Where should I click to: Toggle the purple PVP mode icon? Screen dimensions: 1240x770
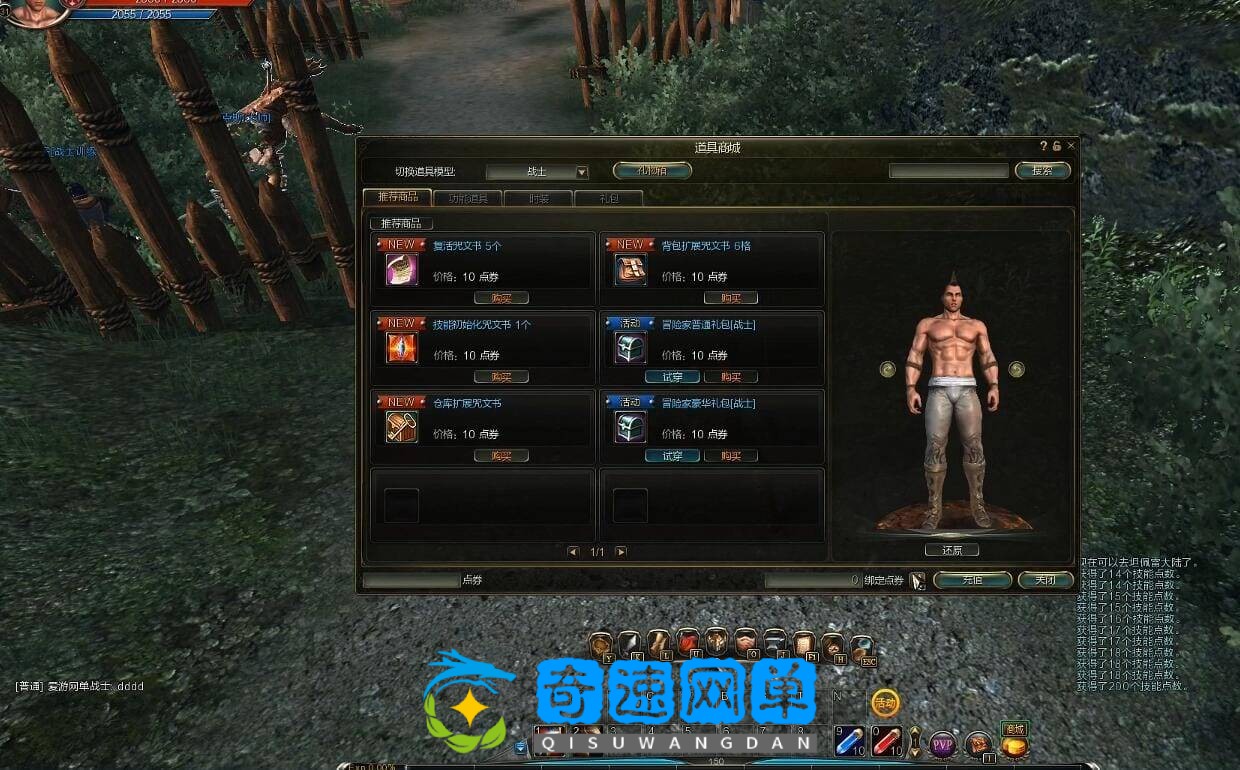(x=942, y=744)
